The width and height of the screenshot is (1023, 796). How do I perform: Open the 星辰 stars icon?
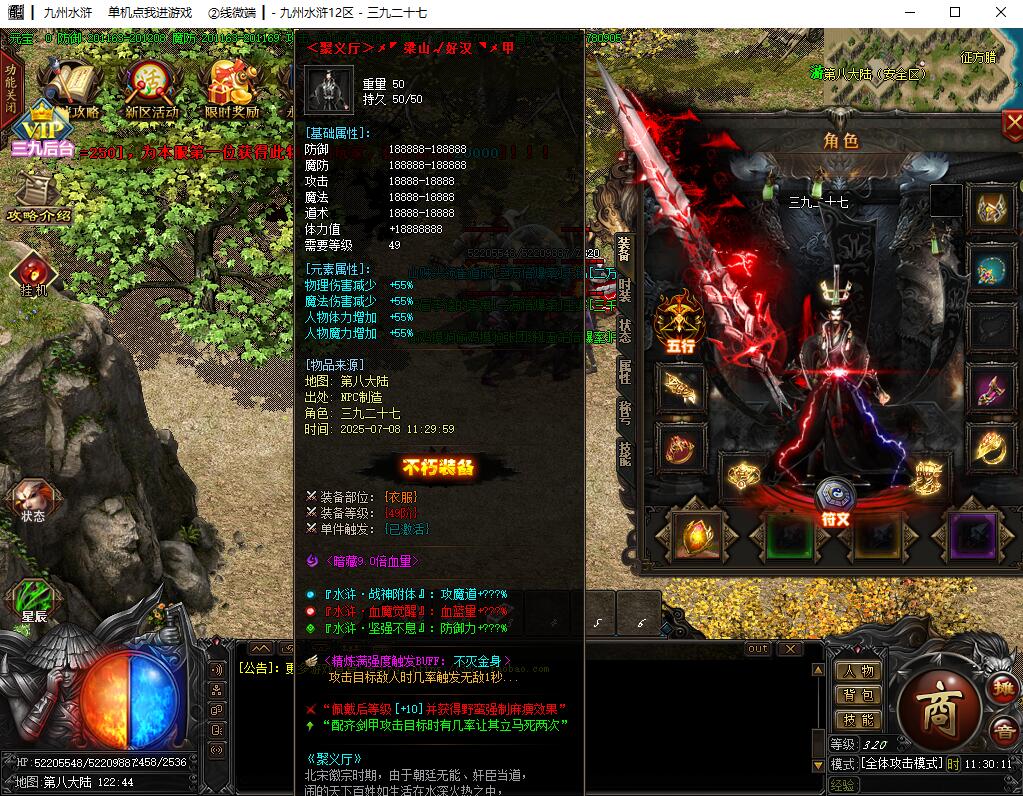pos(34,601)
